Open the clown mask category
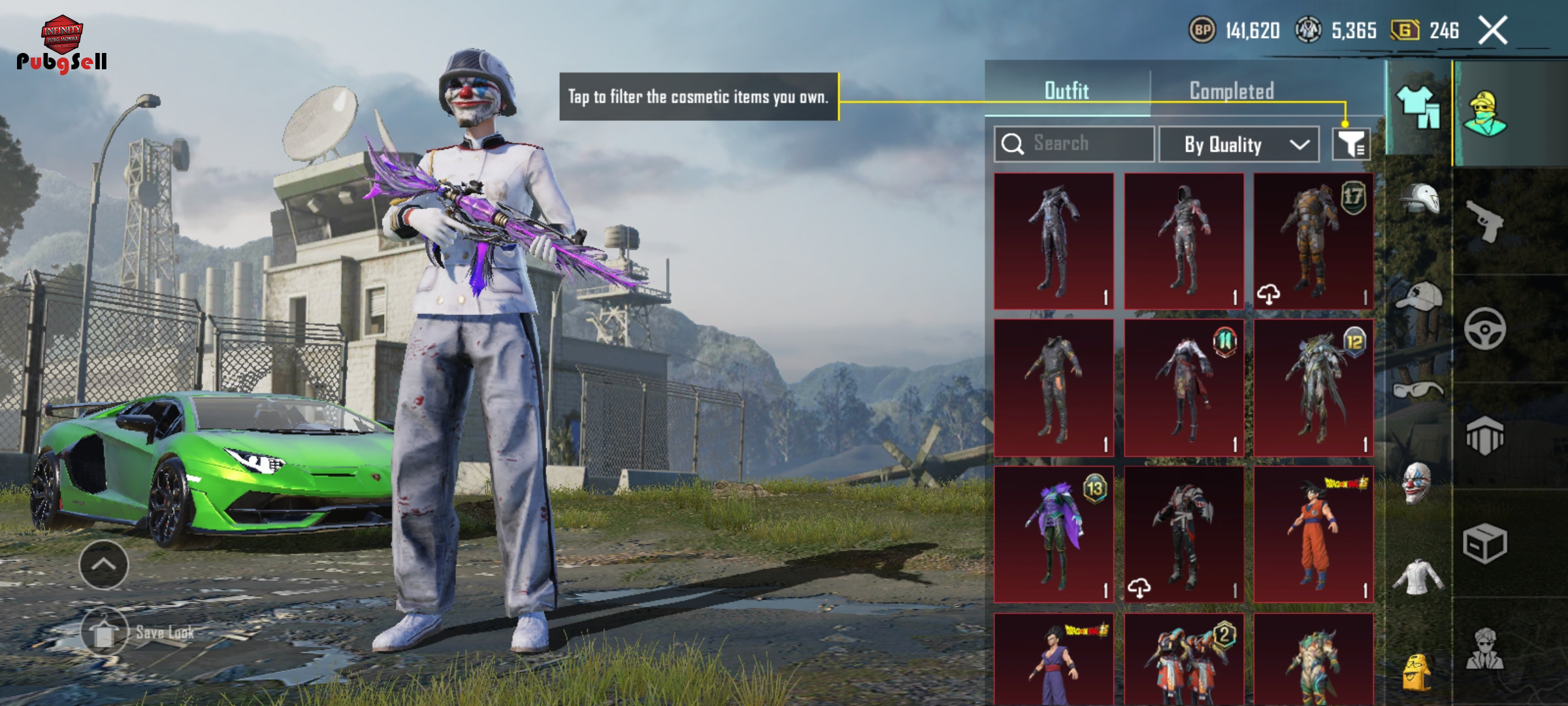This screenshot has height=706, width=1568. tap(1418, 484)
